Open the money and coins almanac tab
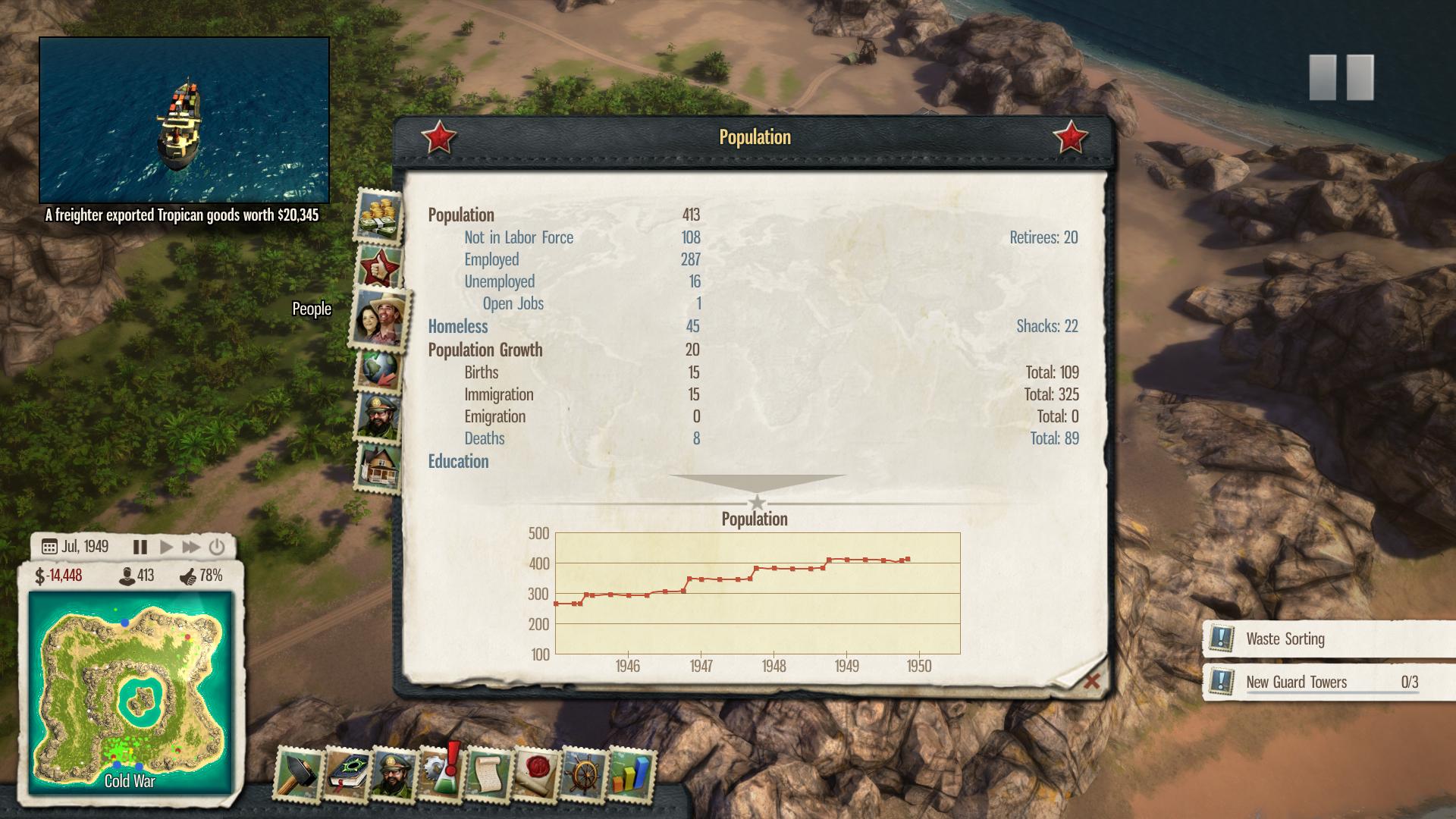Image resolution: width=1456 pixels, height=819 pixels. 378,215
